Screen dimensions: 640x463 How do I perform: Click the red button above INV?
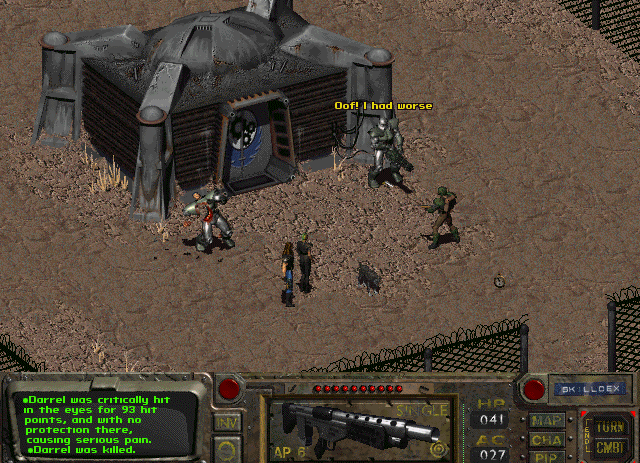229,388
